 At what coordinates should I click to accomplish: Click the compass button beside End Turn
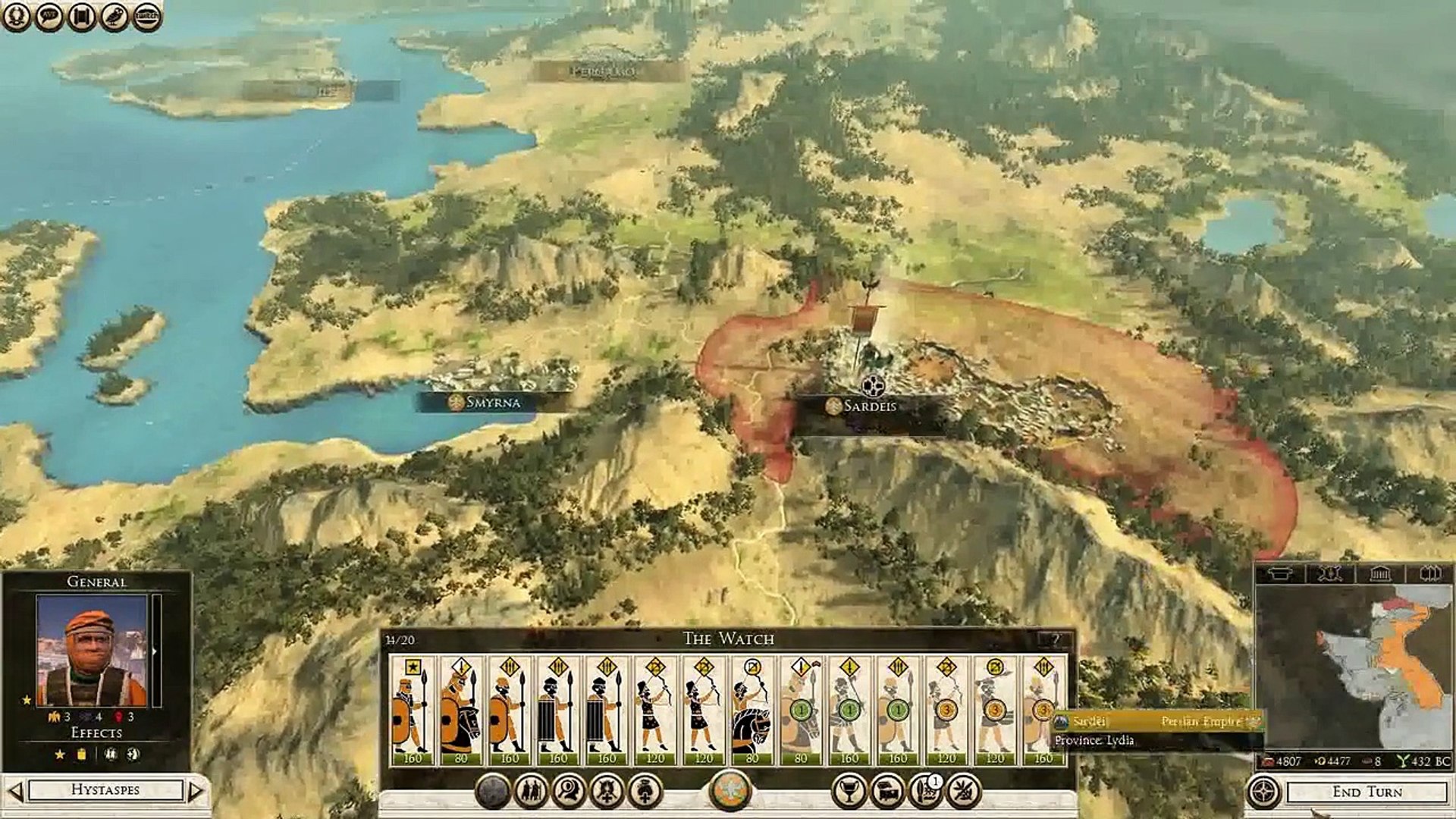[1263, 792]
